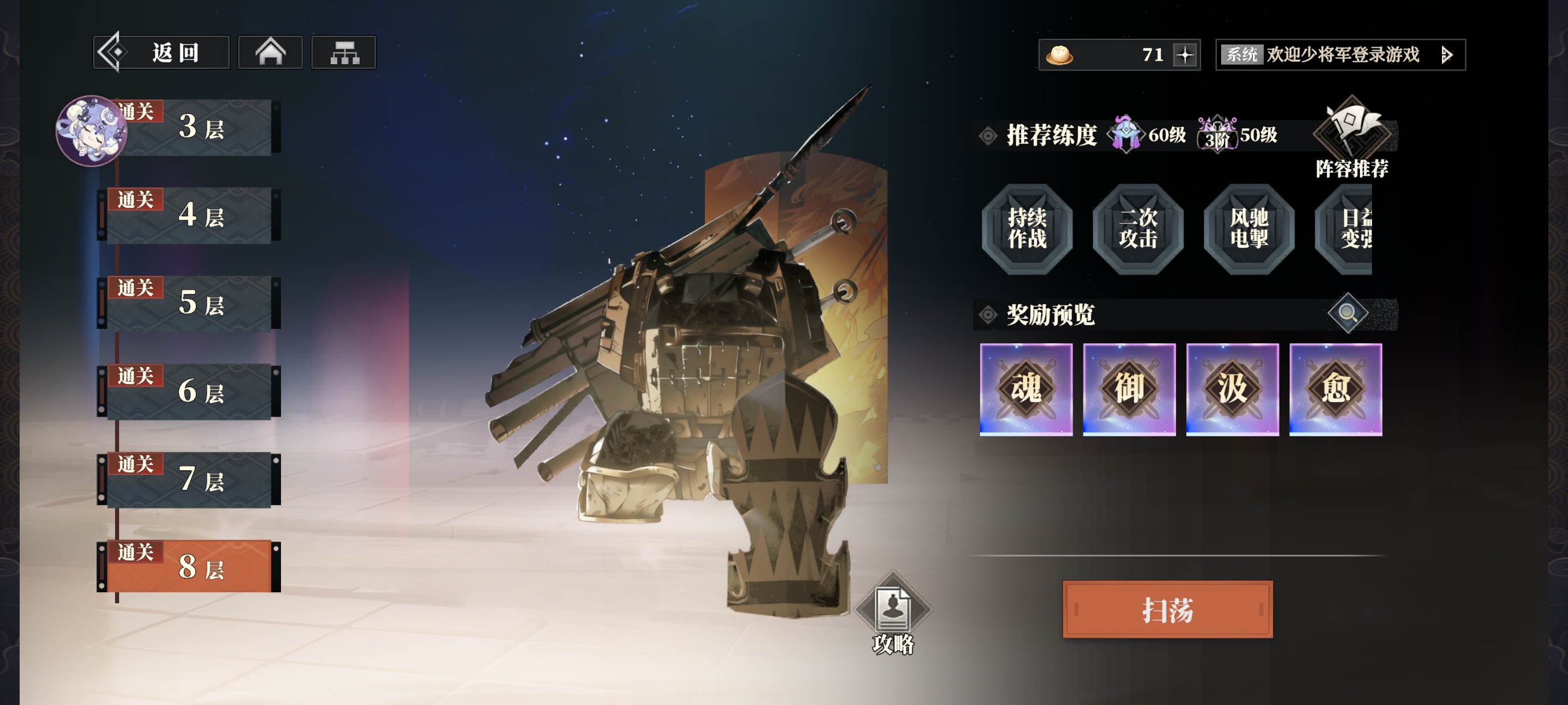
Task: Inspect the 魂 reward item
Action: click(x=1026, y=389)
